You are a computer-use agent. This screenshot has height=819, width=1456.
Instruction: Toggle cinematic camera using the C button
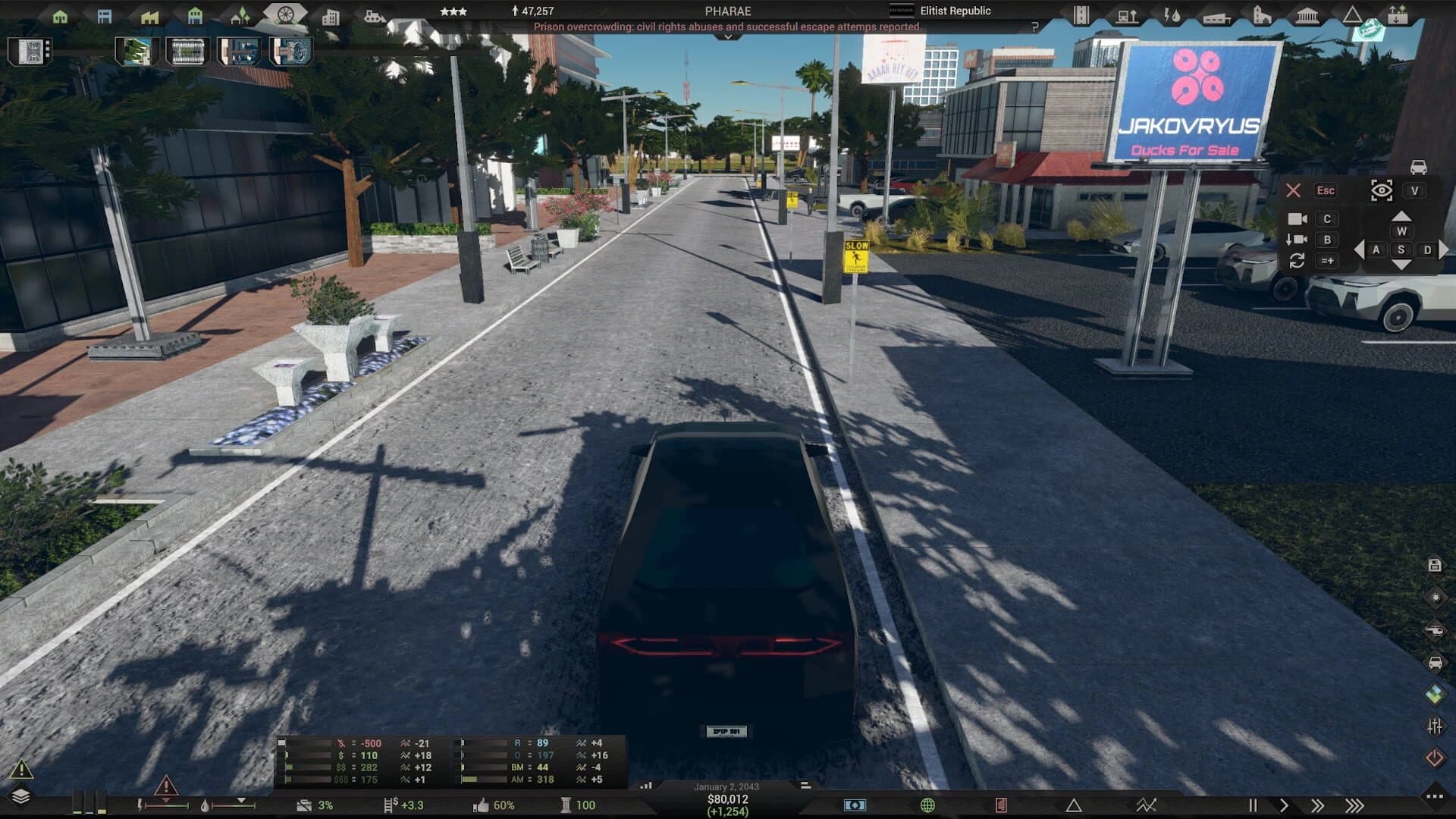[1327, 218]
